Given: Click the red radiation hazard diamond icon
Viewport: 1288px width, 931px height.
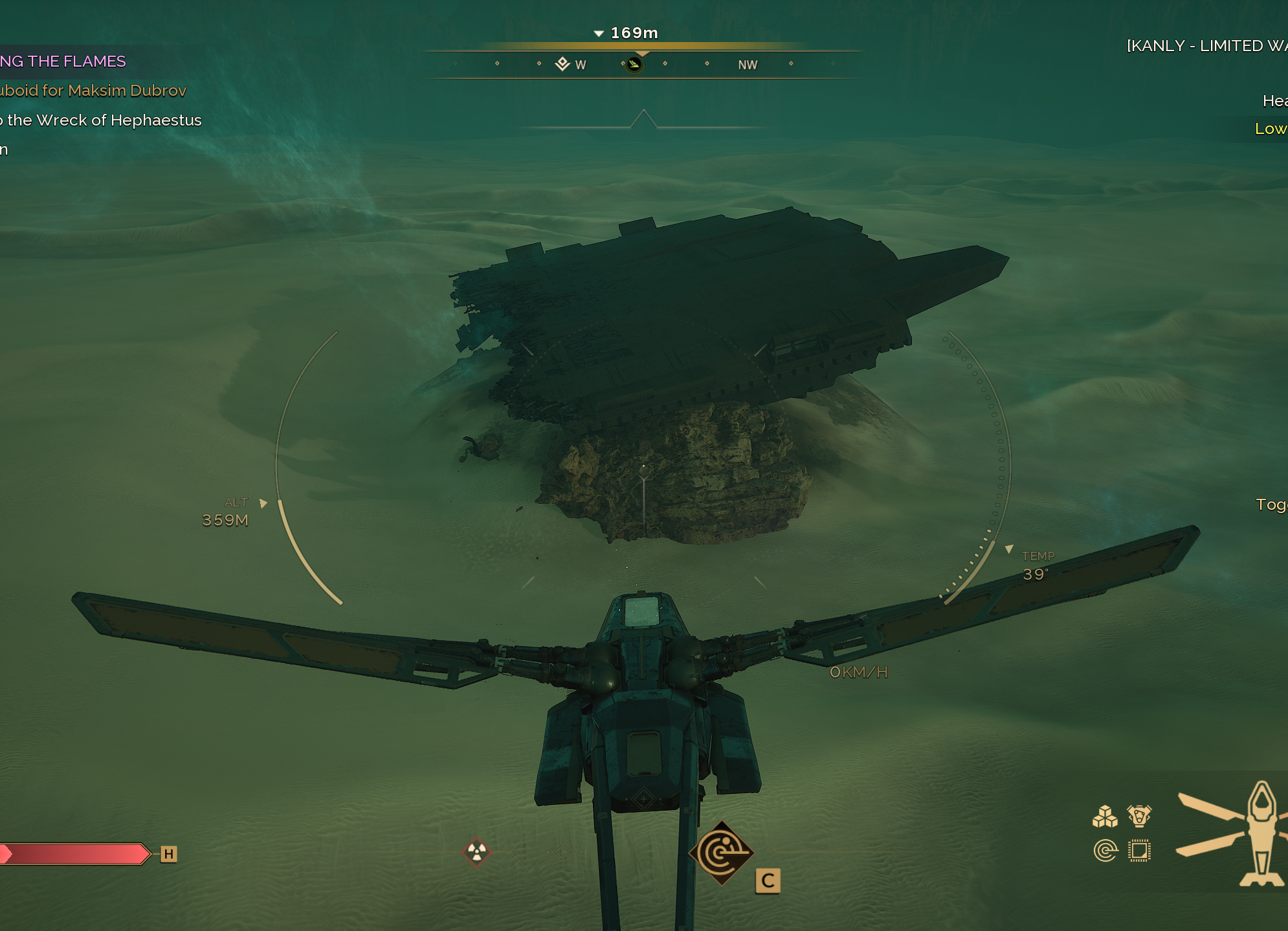Looking at the screenshot, I should 477,851.
